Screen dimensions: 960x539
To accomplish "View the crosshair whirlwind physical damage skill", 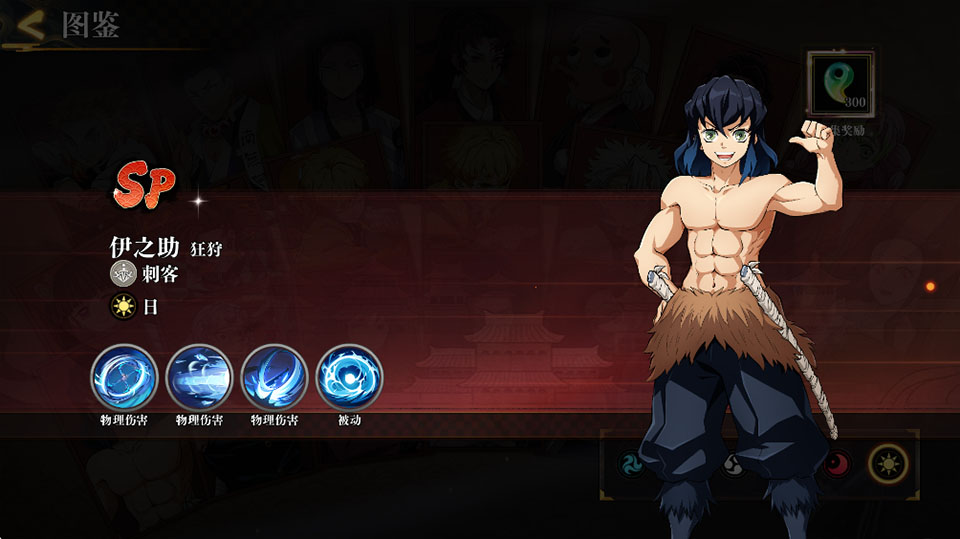I will click(x=124, y=377).
